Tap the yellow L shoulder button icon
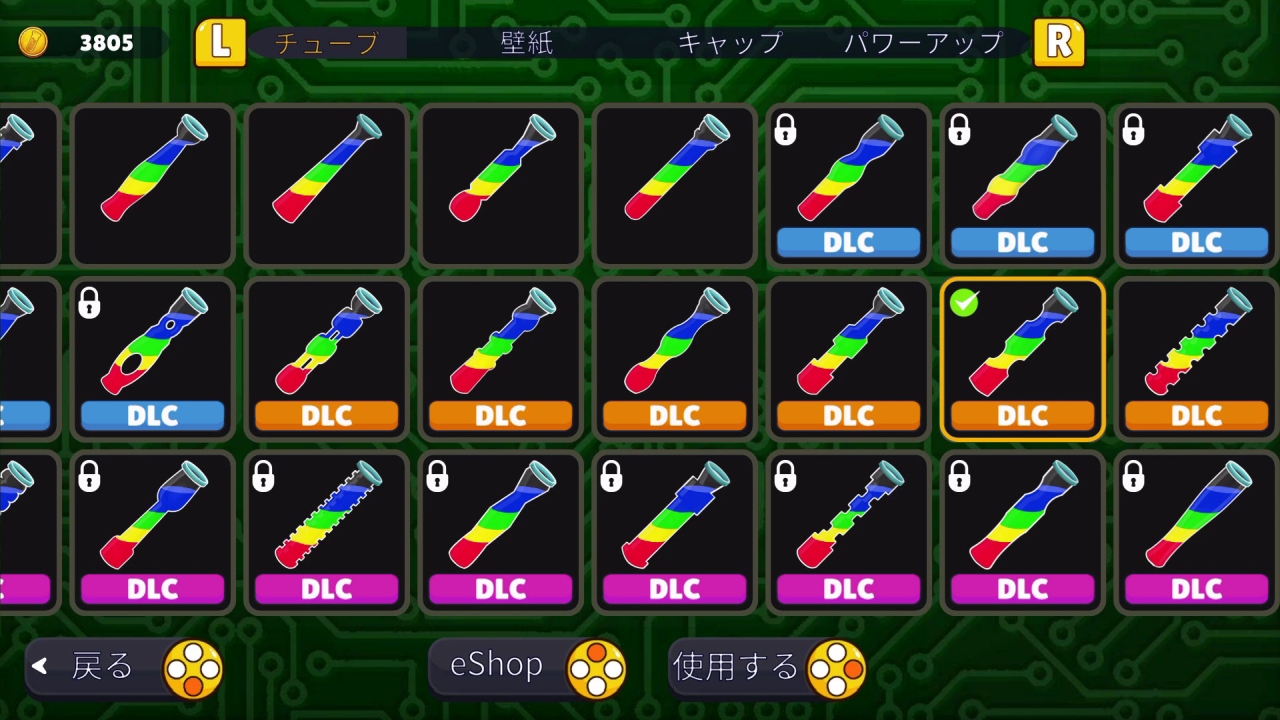Image resolution: width=1280 pixels, height=720 pixels. (x=219, y=43)
